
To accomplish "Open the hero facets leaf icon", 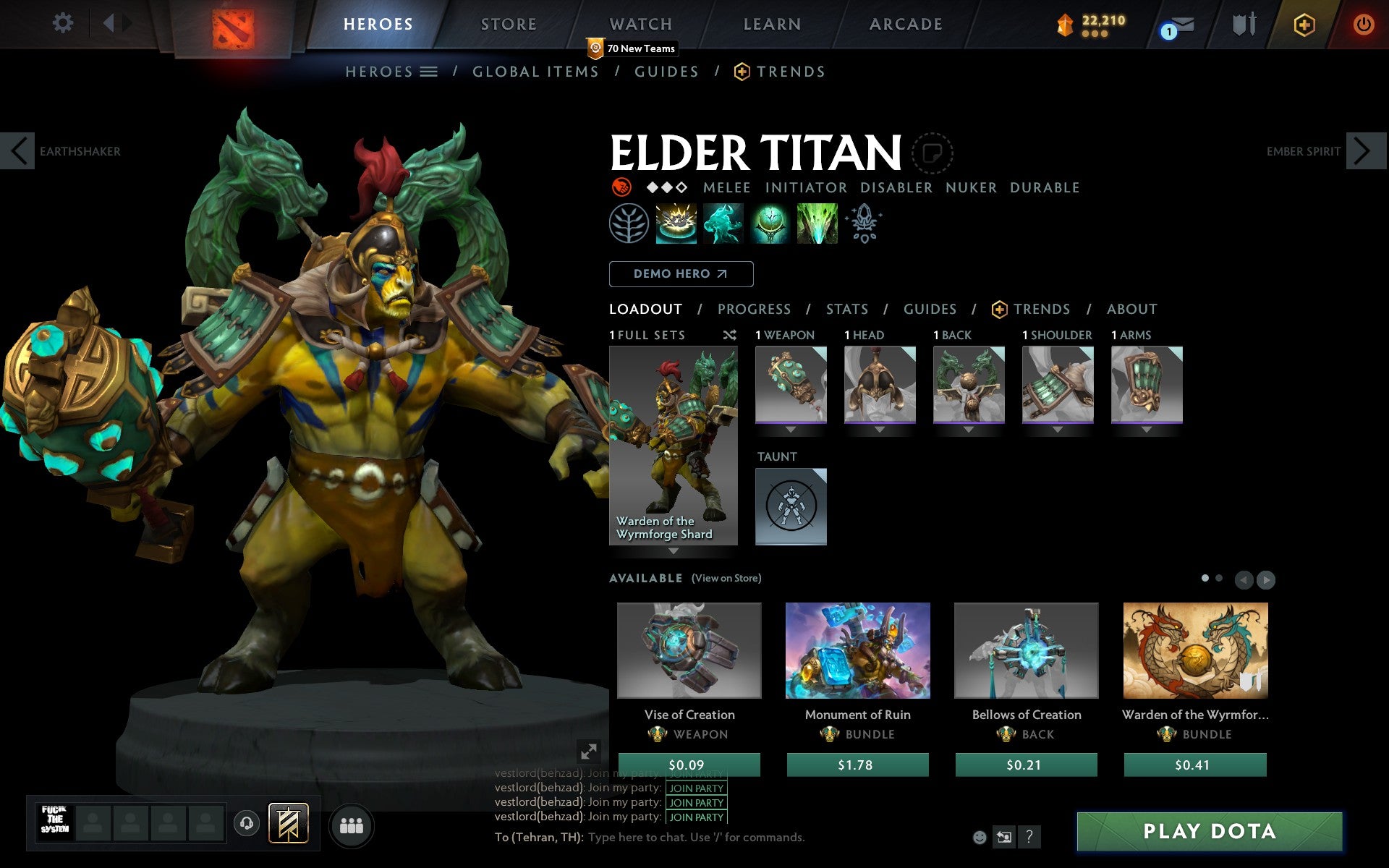I will pyautogui.click(x=629, y=224).
